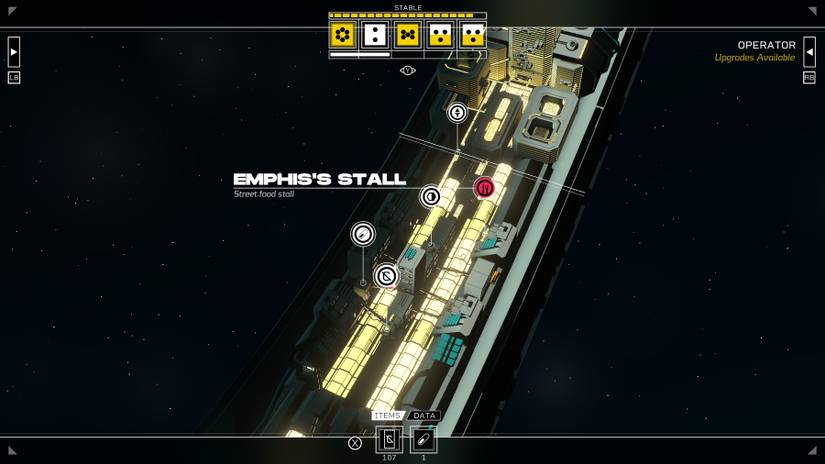Open the Emphis's Stall location marker
Screen dimensions: 825x464
click(431, 197)
